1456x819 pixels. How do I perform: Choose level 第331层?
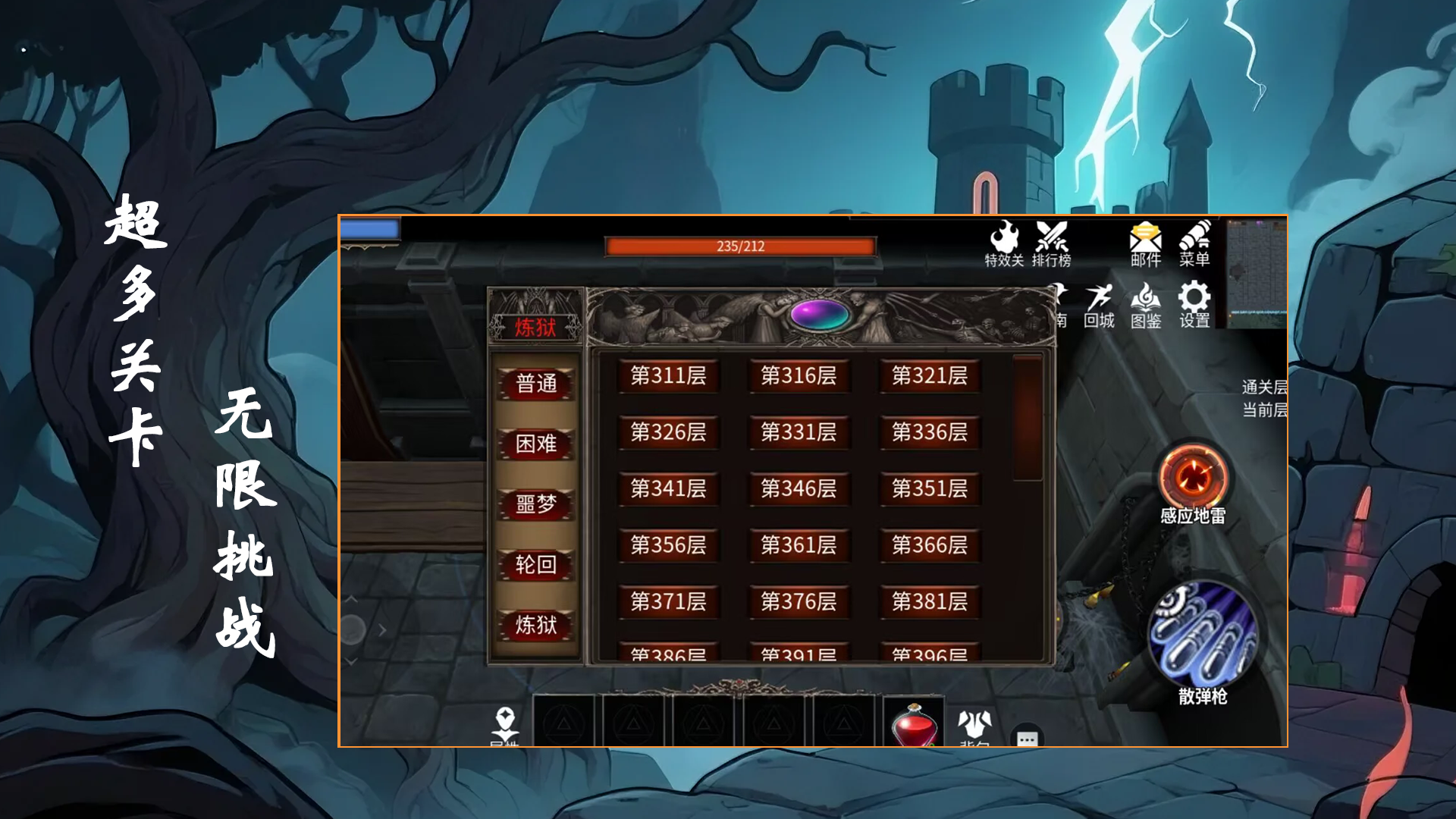[799, 432]
